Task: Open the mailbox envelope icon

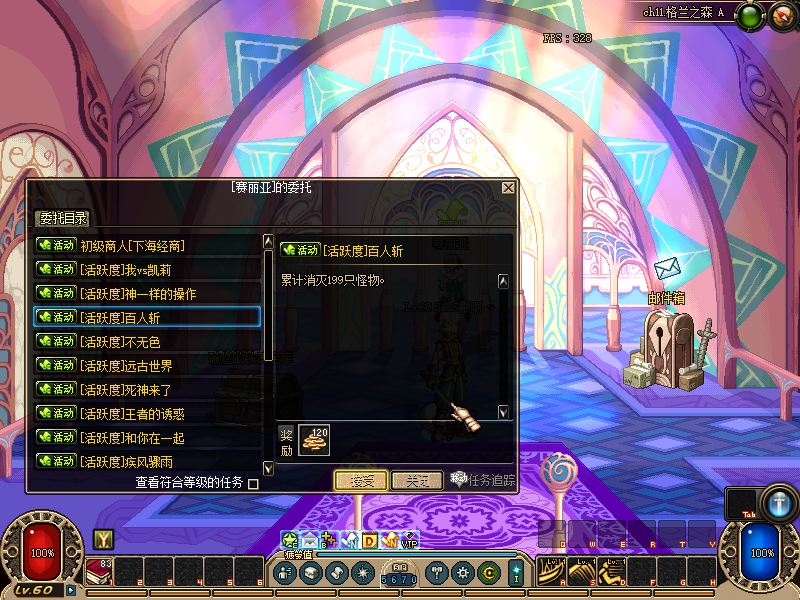Action: pos(666,269)
